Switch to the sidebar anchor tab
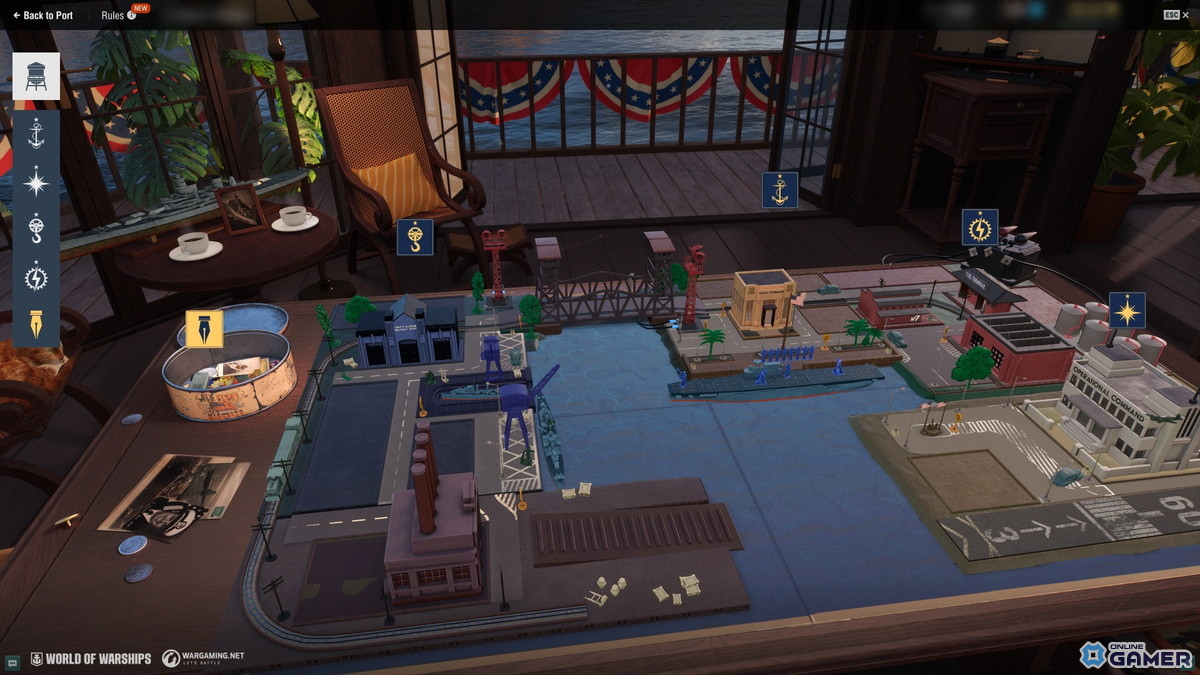The width and height of the screenshot is (1200, 675). [36, 133]
